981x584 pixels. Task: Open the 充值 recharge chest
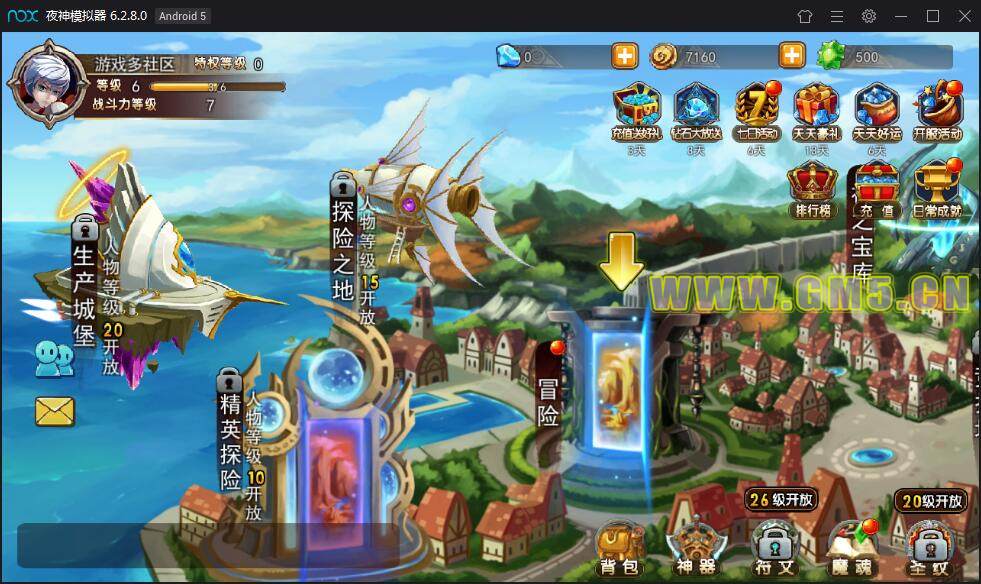point(876,189)
